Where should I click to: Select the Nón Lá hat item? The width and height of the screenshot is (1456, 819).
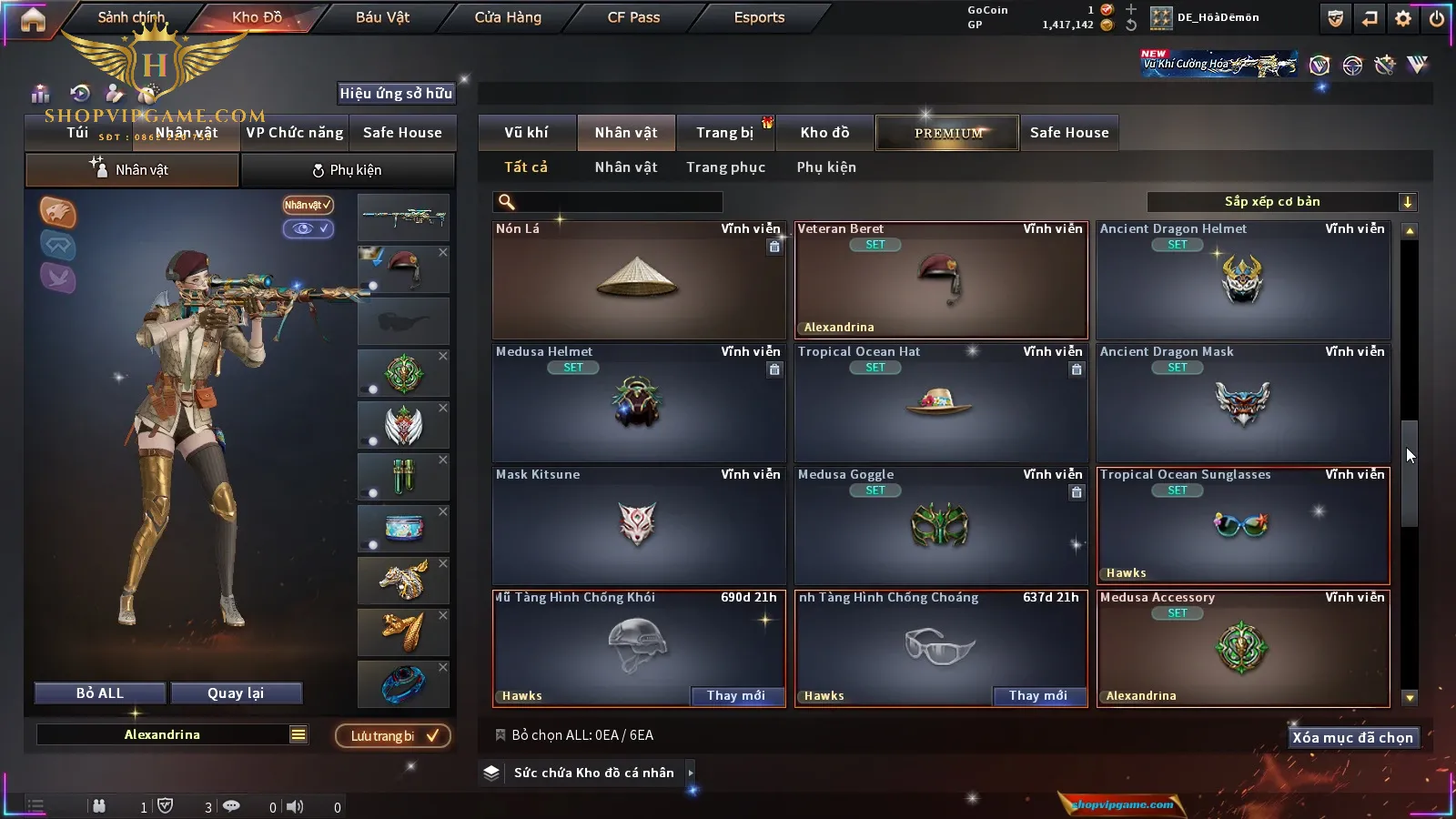(x=638, y=280)
